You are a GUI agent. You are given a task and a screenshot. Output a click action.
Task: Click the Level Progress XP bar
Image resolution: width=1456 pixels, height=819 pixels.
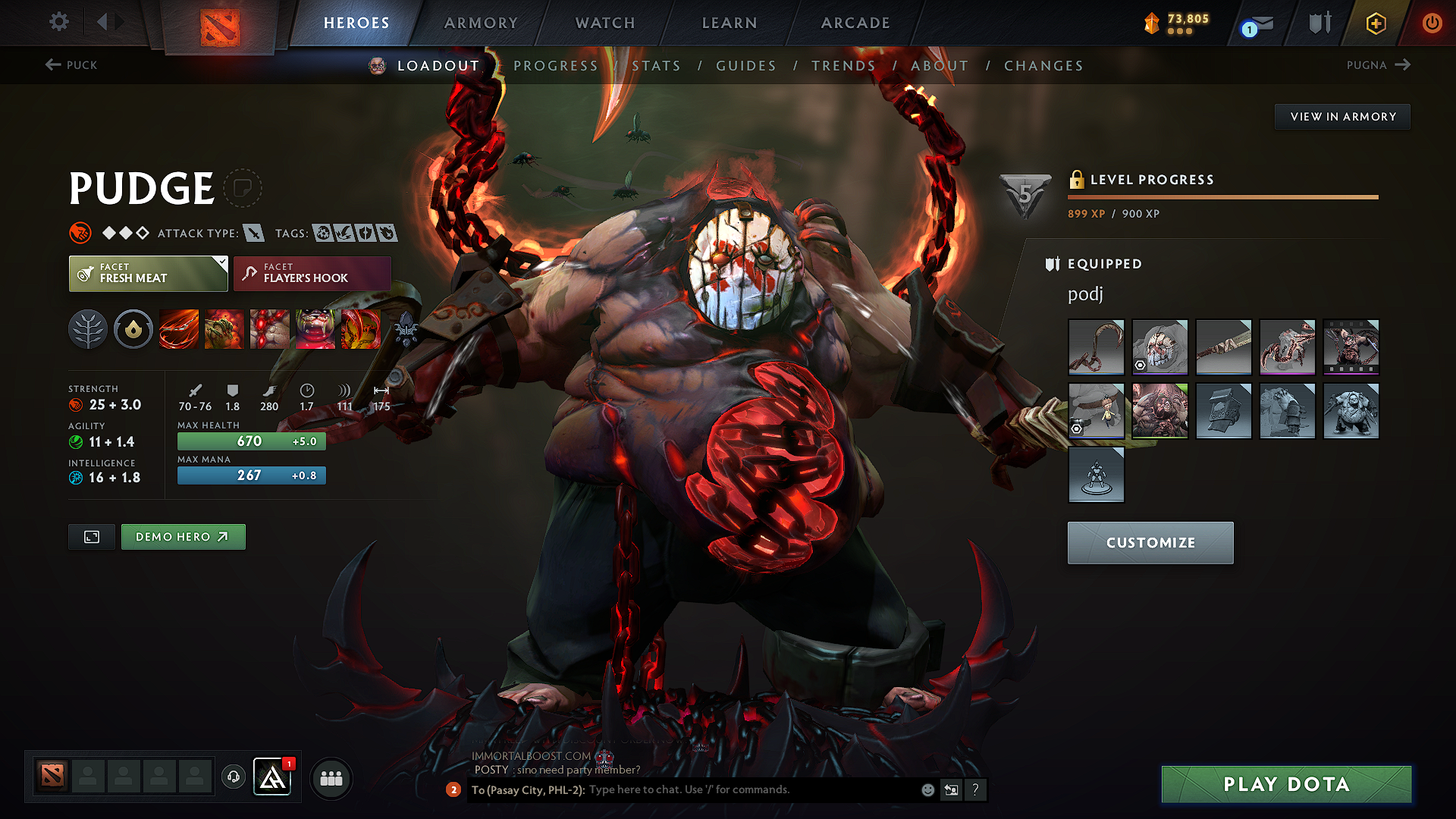pos(1222,196)
